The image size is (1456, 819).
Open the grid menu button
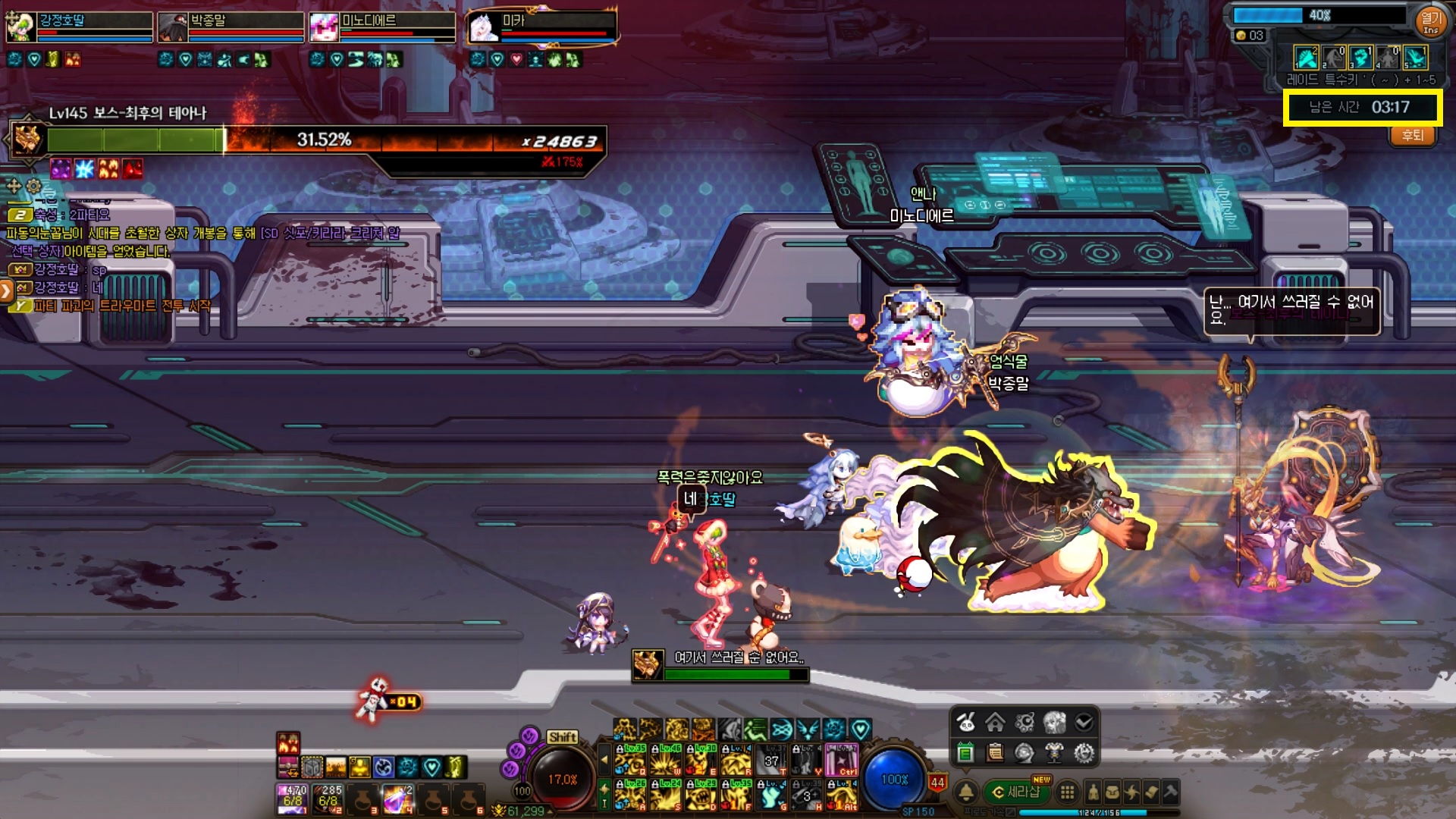point(1067,792)
